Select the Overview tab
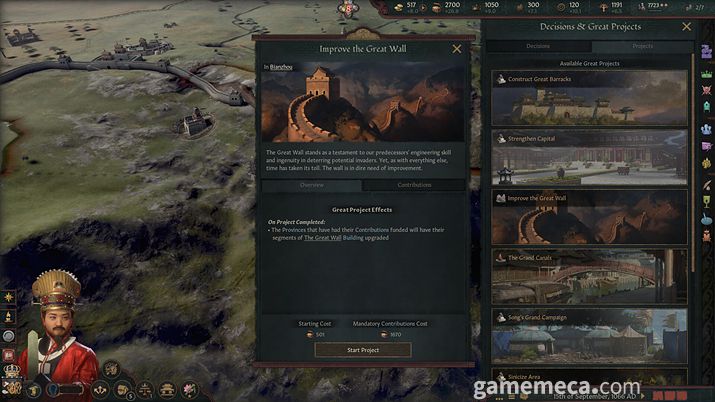 (x=311, y=185)
